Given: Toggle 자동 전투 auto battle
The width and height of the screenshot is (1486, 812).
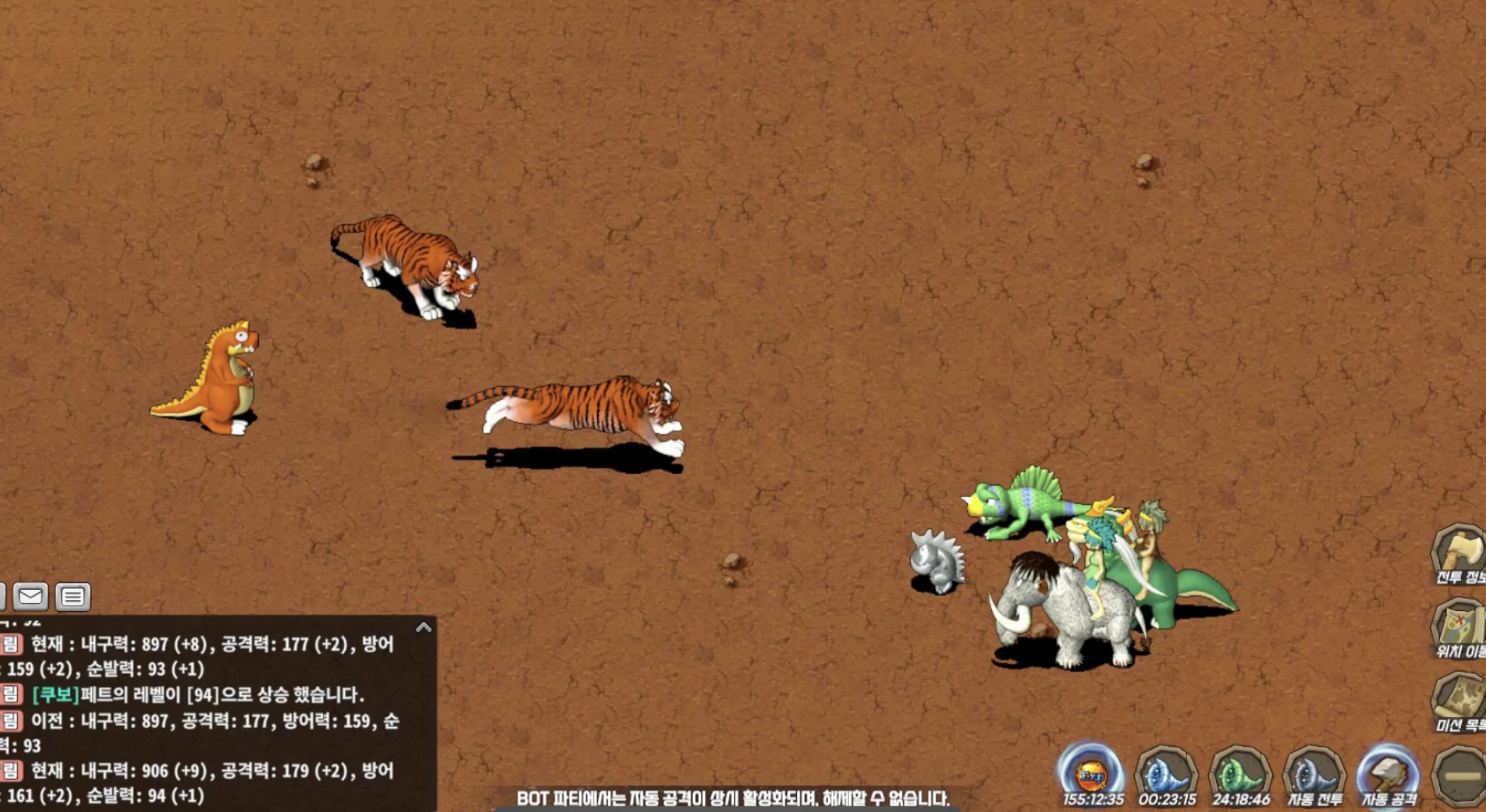Looking at the screenshot, I should click(x=1314, y=774).
